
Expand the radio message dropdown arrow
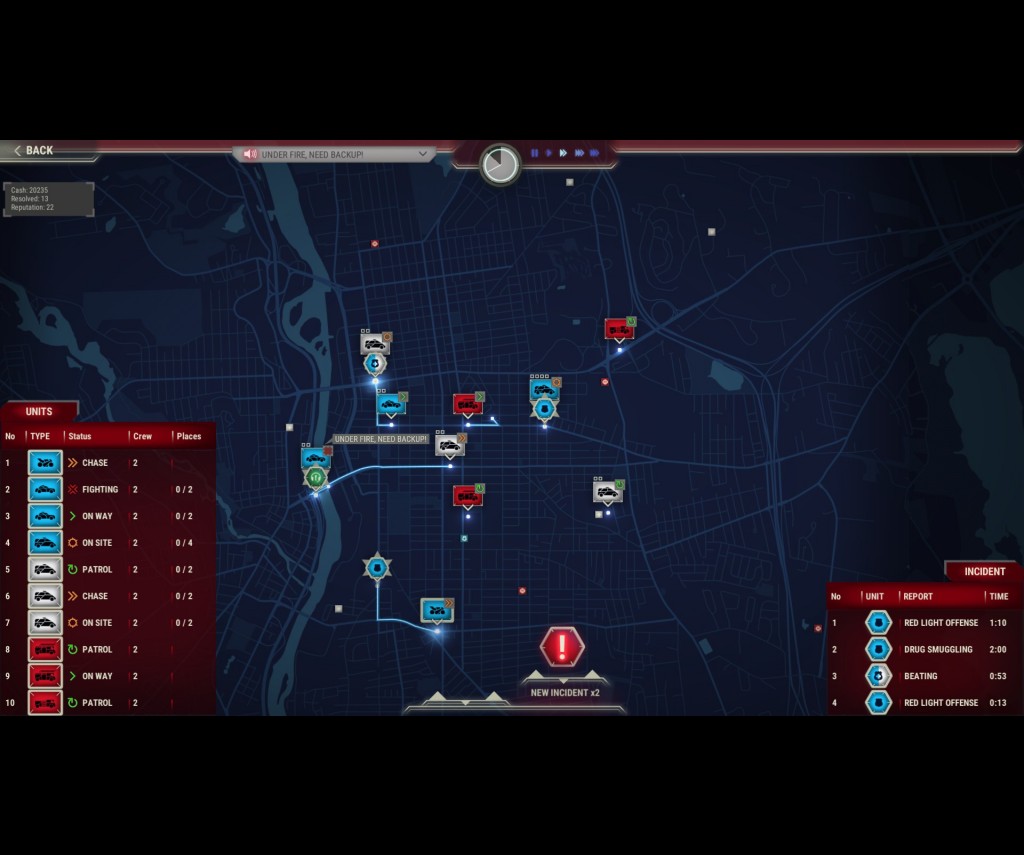423,154
